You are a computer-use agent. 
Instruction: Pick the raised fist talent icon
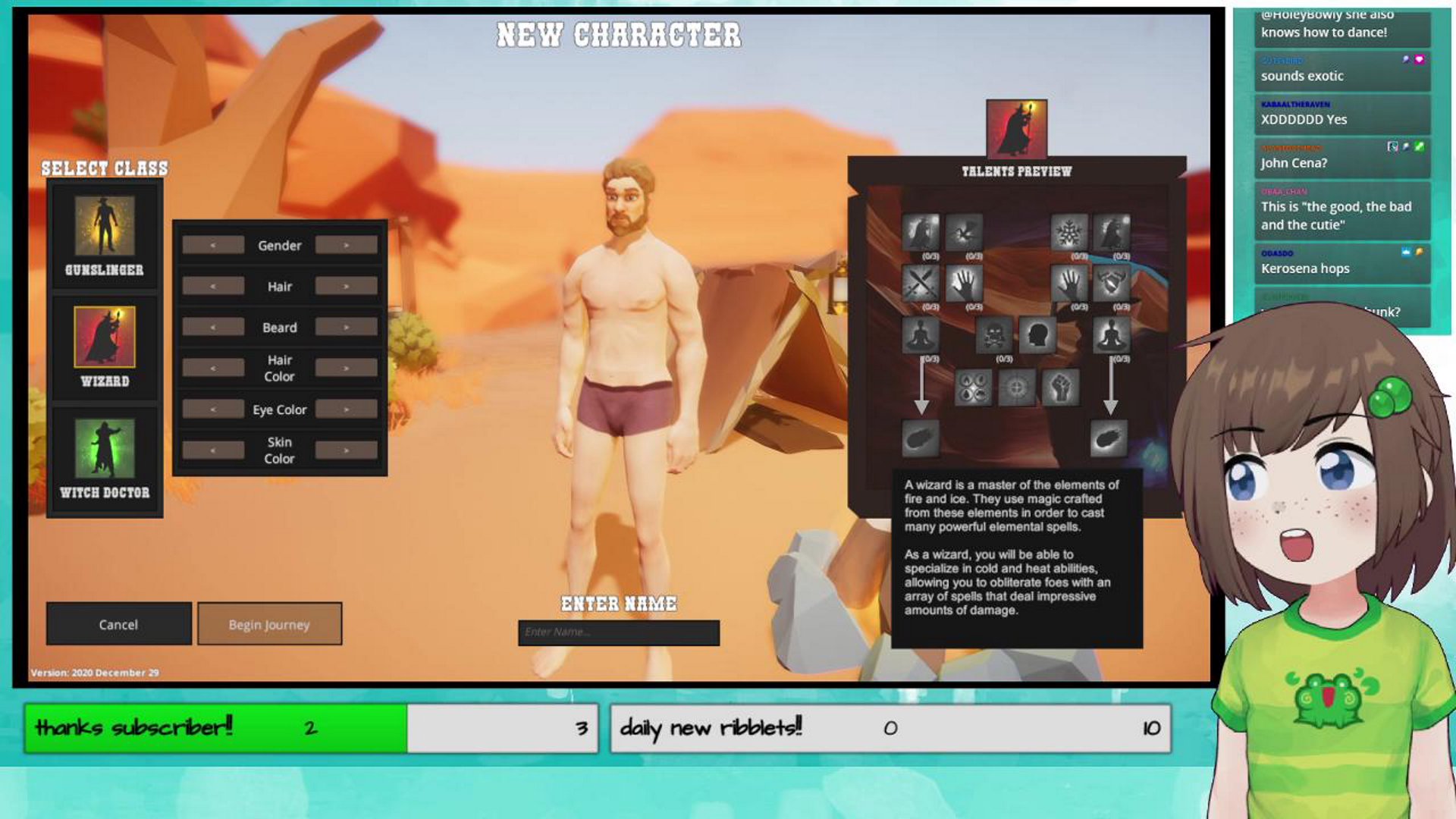1061,387
